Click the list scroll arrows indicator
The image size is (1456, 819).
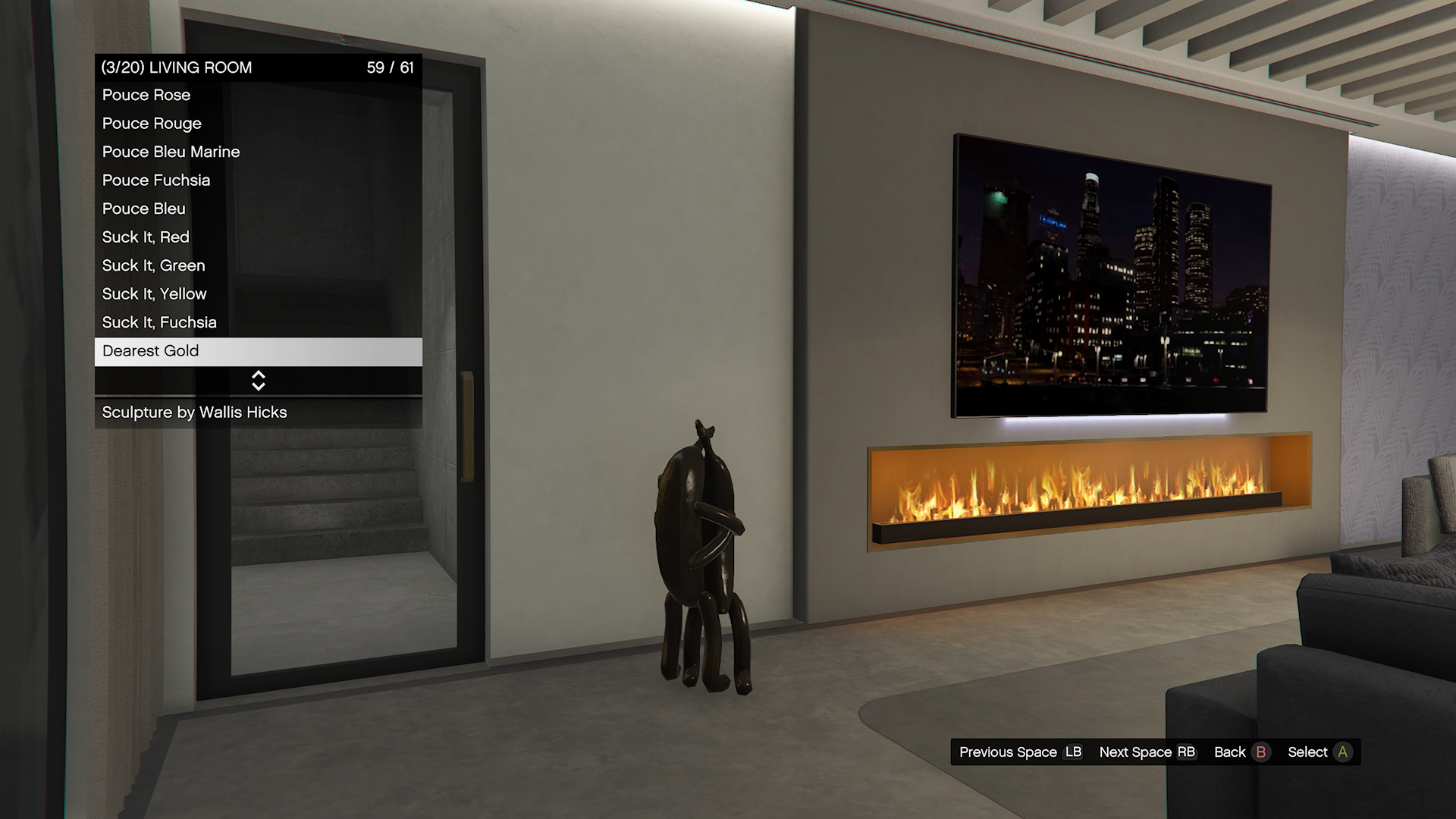258,381
